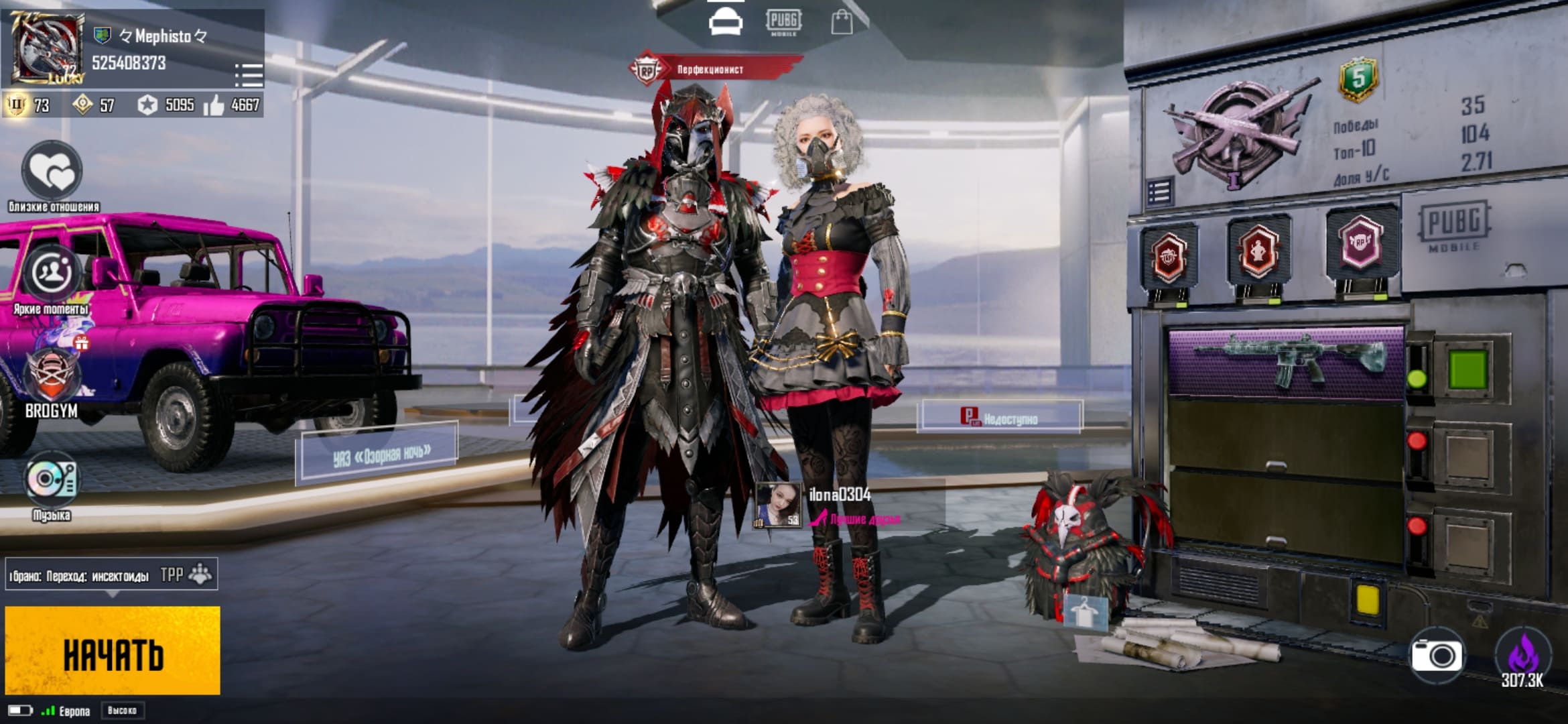This screenshot has height=724, width=1568.
Task: Open the game mode selector showing TPP
Action: (111, 575)
